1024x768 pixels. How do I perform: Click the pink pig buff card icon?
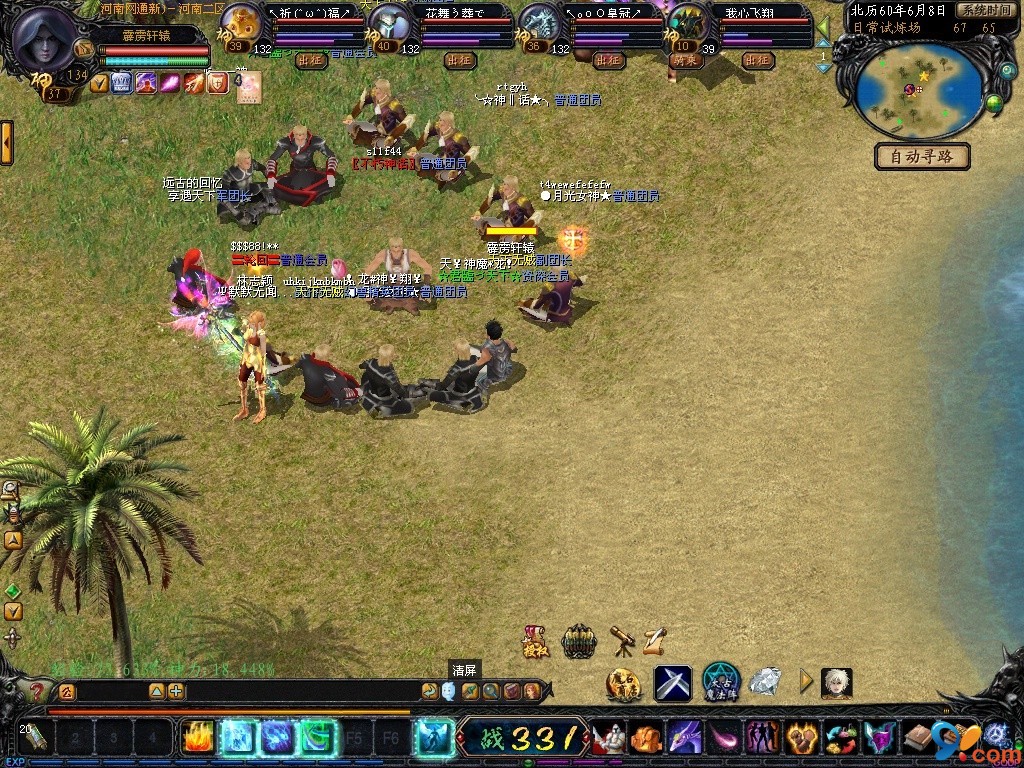pos(248,84)
